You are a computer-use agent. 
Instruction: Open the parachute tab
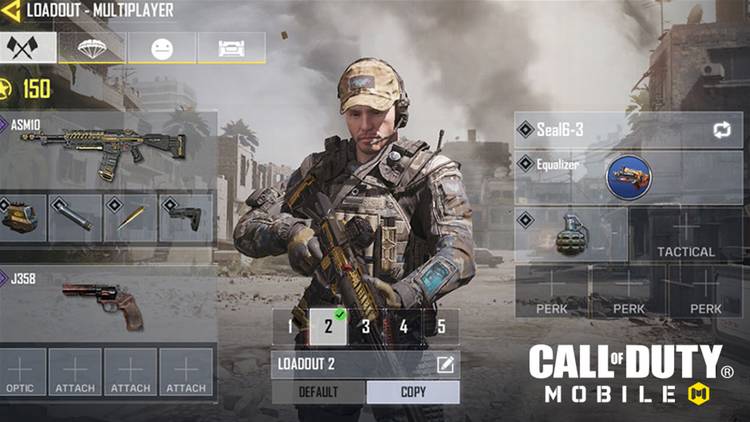tap(92, 47)
